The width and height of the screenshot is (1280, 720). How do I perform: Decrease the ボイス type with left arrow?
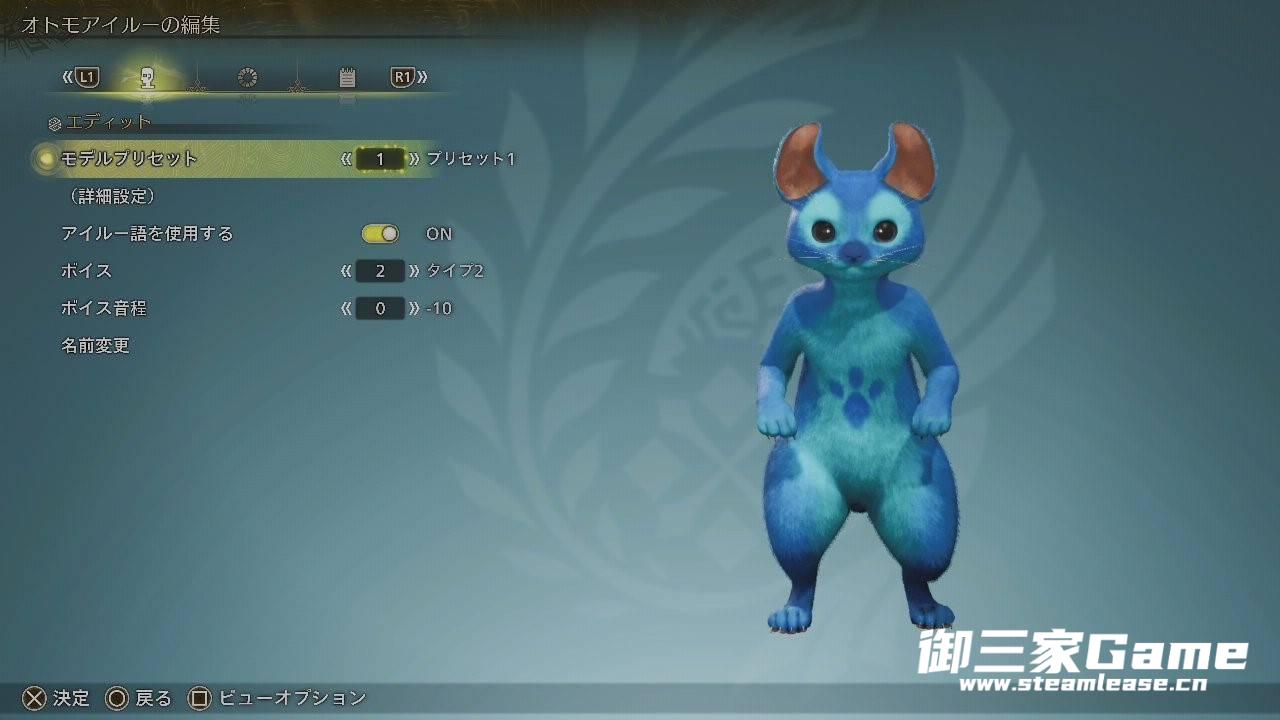[x=346, y=271]
